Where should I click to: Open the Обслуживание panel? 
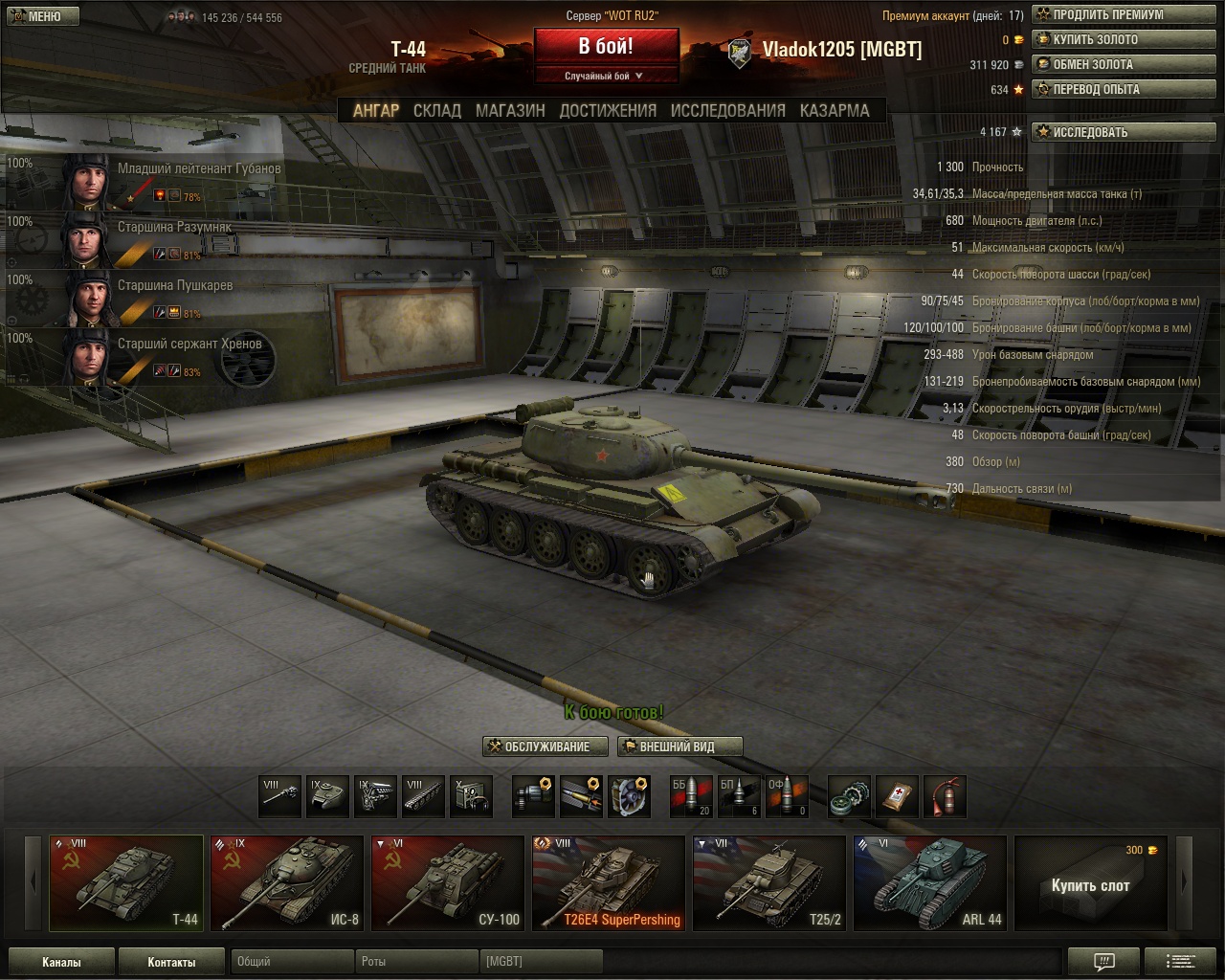coord(546,746)
